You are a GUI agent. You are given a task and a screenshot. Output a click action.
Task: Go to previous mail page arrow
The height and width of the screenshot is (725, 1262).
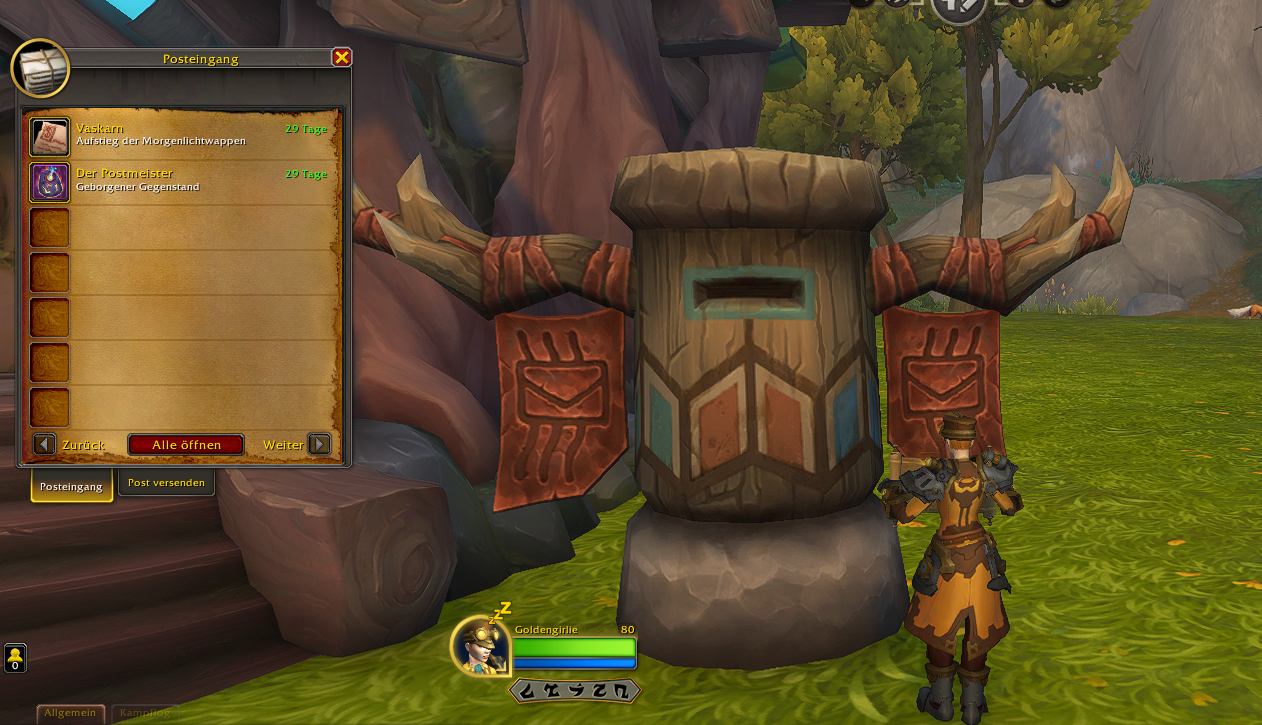44,444
